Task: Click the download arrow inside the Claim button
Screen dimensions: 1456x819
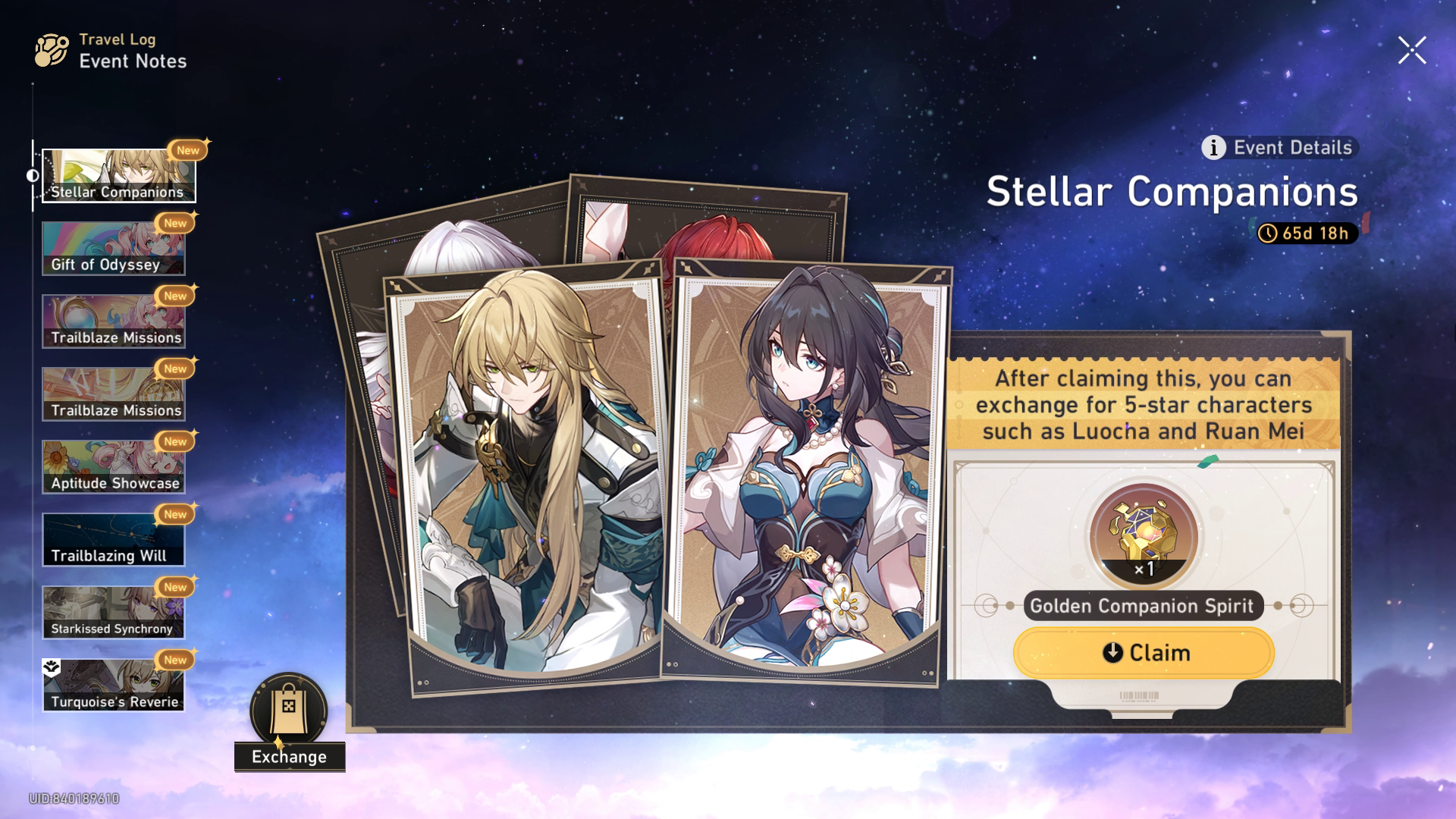Action: point(1112,652)
